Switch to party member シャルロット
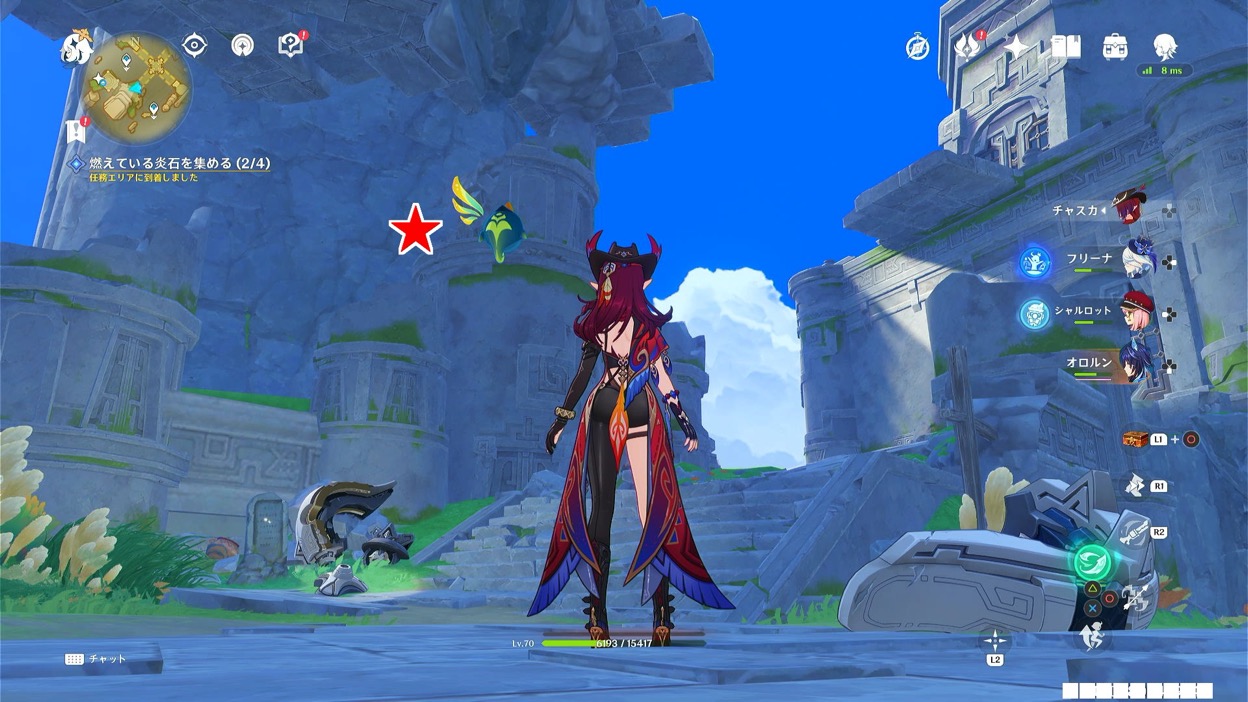Viewport: 1248px width, 702px height. click(x=1138, y=311)
